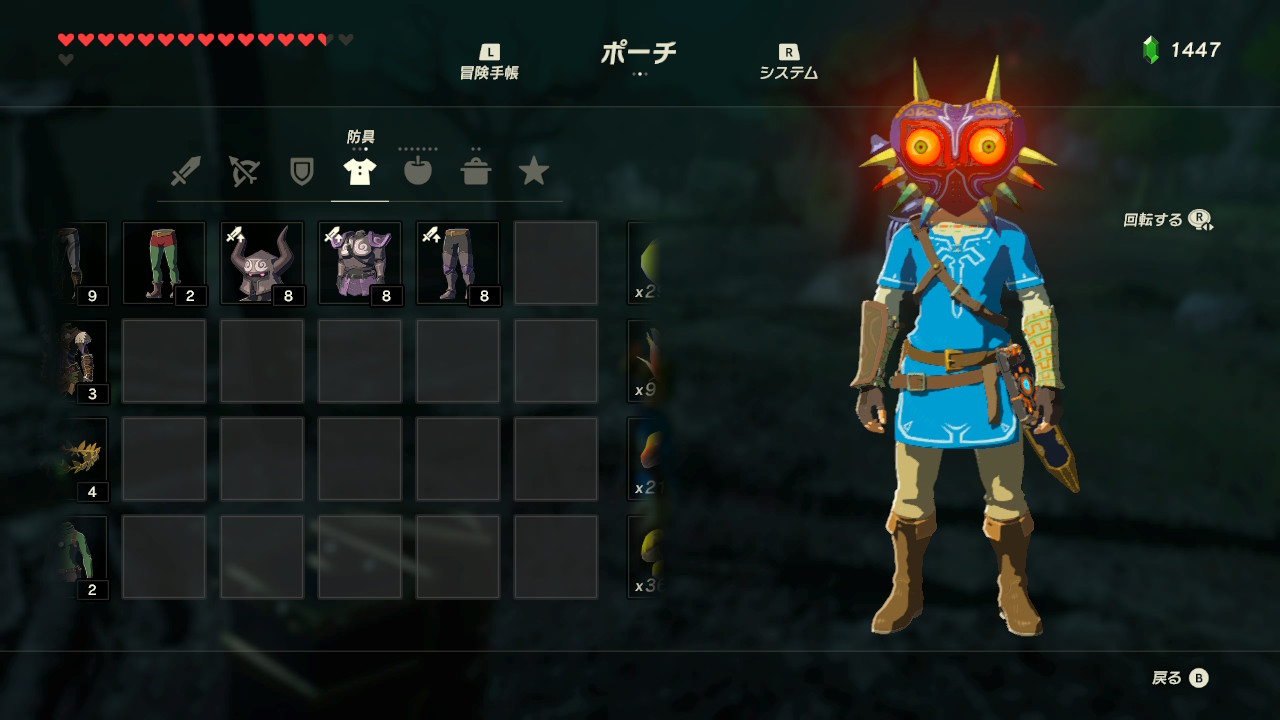
Task: Select the armor shirt category tab
Action: tap(360, 171)
